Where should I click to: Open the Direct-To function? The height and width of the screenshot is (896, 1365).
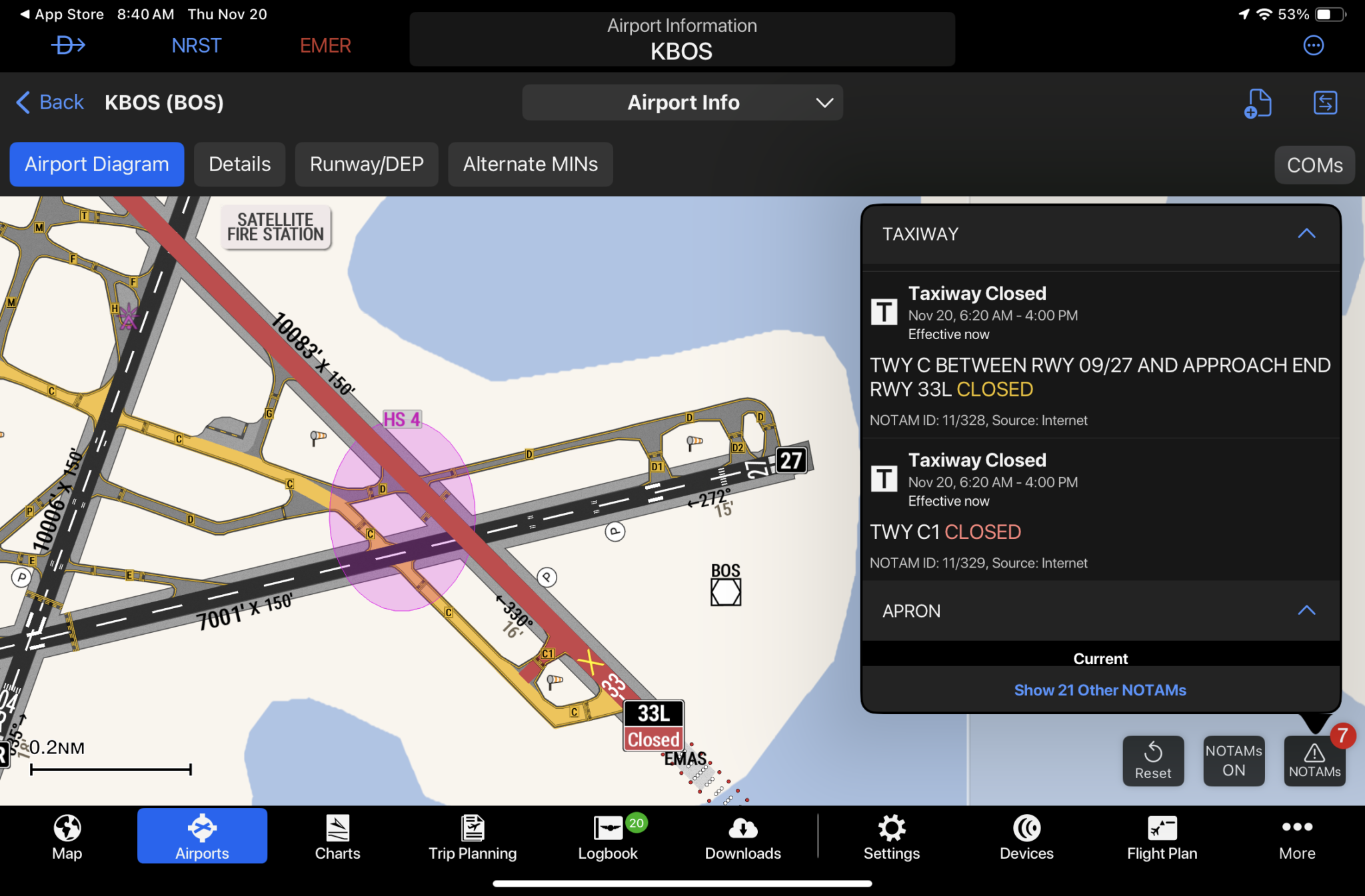(68, 45)
